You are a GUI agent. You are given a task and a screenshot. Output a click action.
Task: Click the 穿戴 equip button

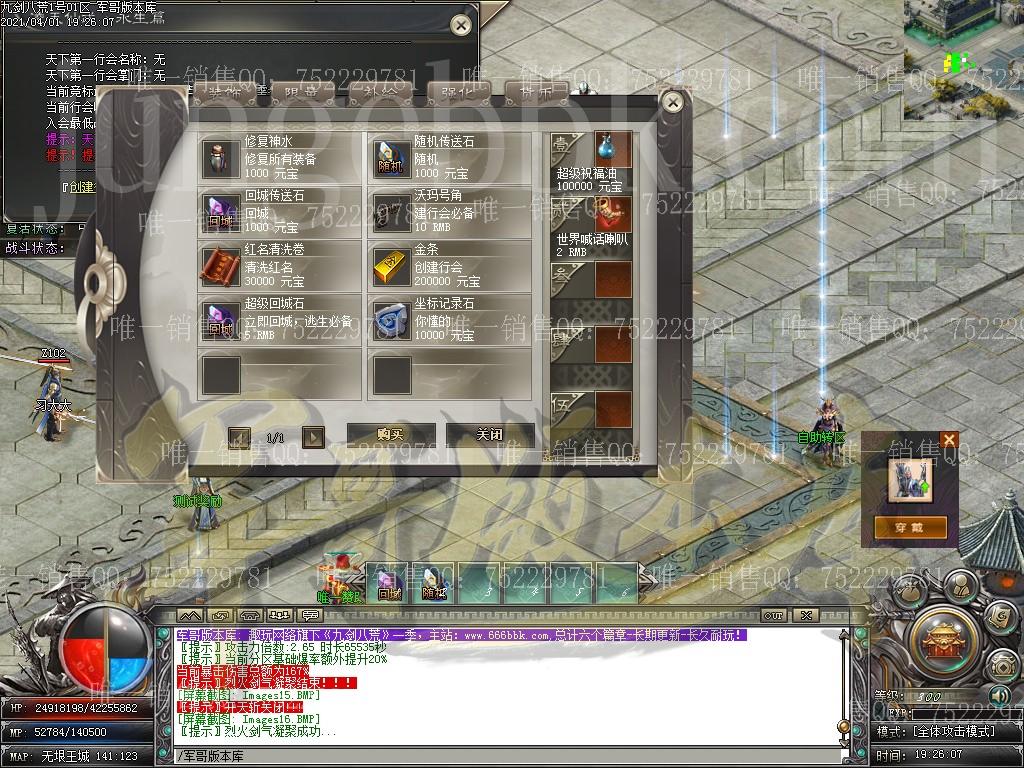[x=910, y=527]
